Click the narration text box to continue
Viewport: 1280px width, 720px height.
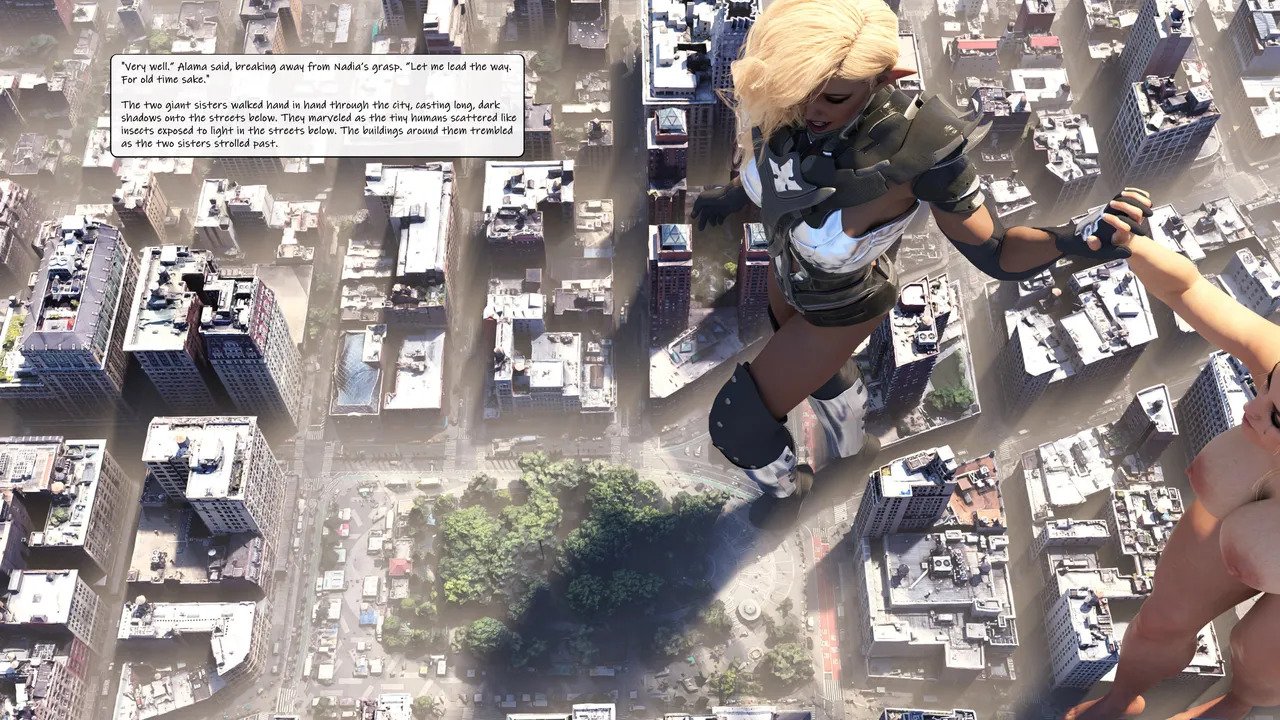[317, 105]
